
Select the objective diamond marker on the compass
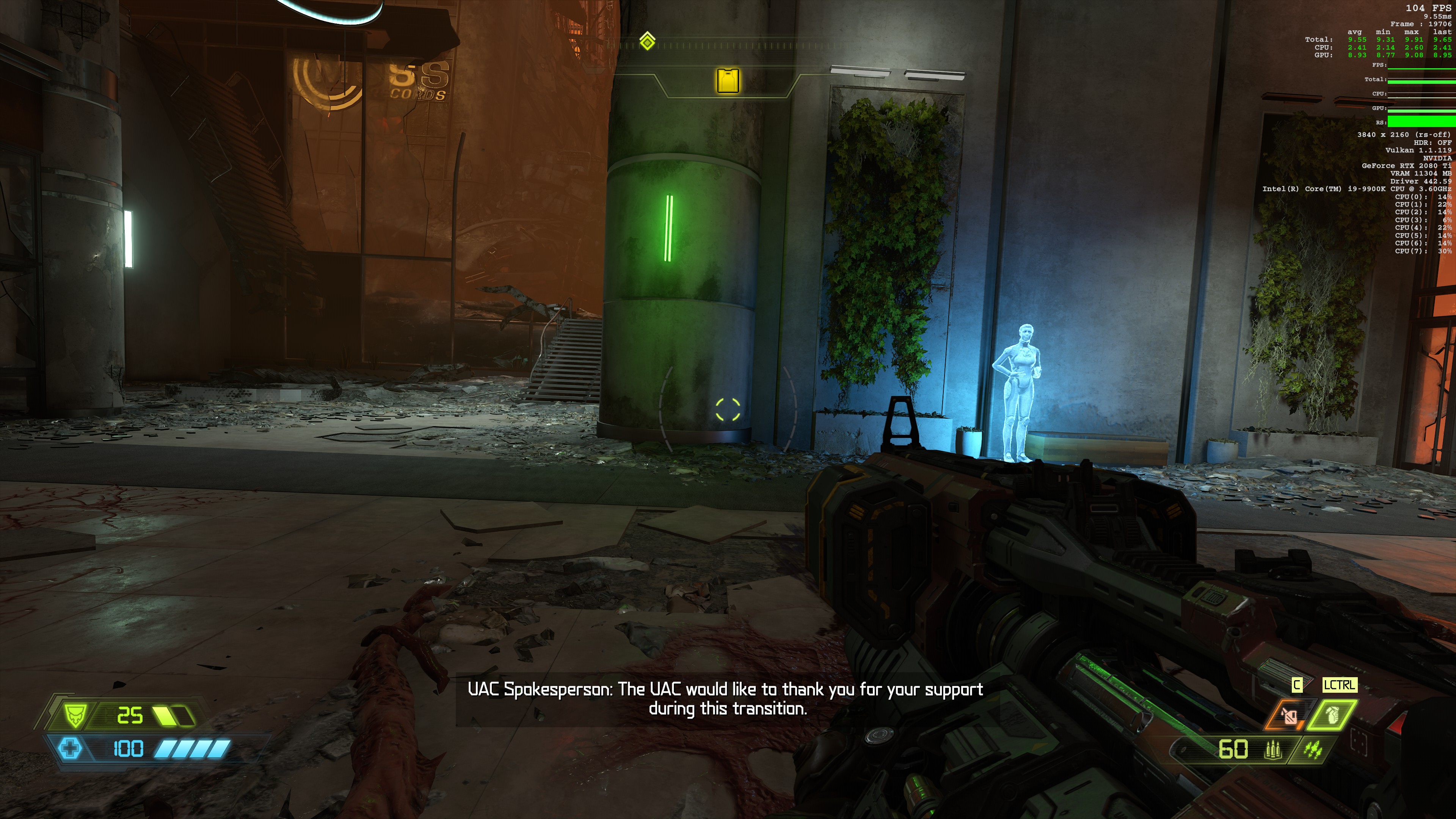[x=647, y=41]
